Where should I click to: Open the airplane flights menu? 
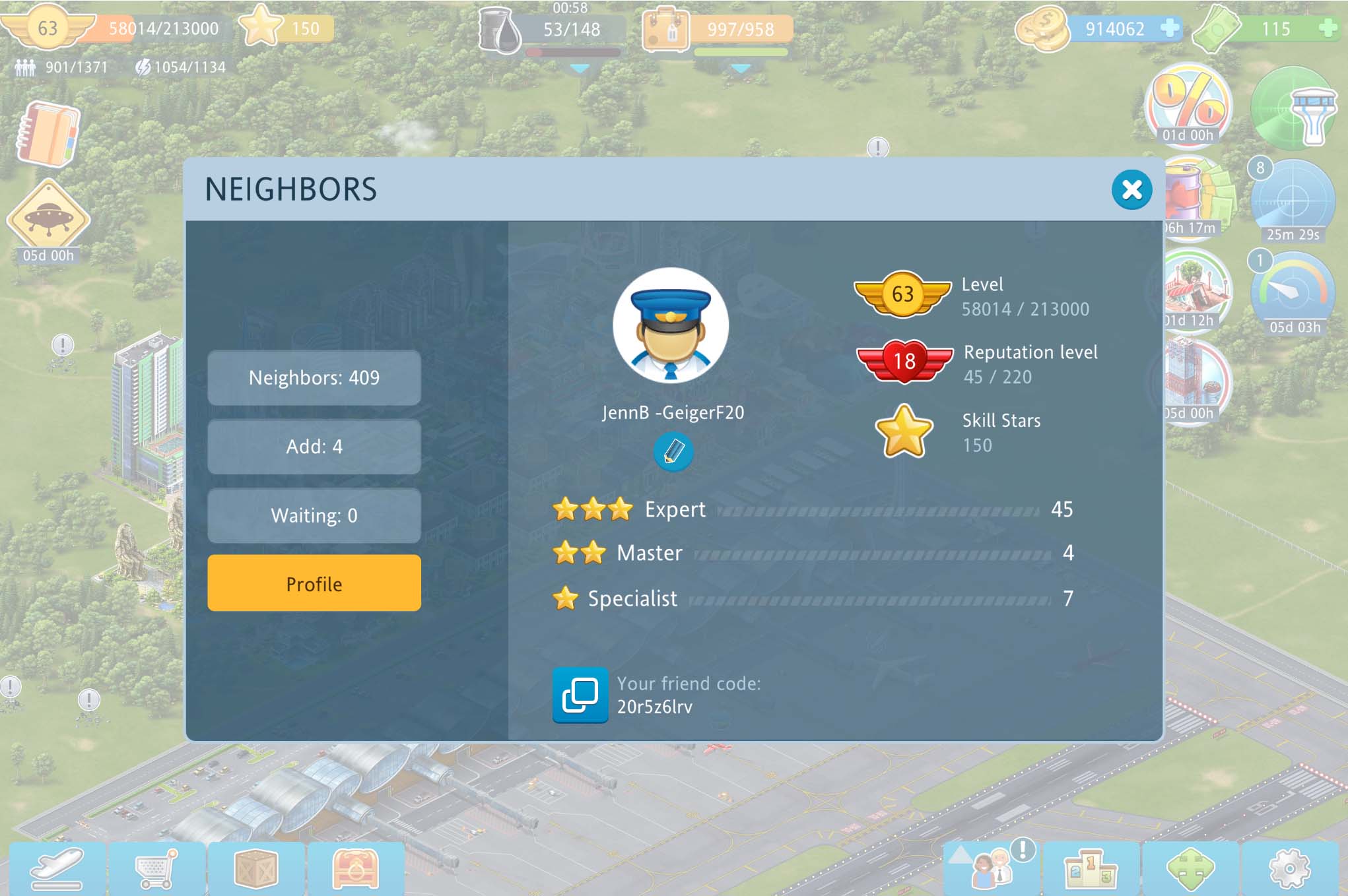[x=57, y=868]
